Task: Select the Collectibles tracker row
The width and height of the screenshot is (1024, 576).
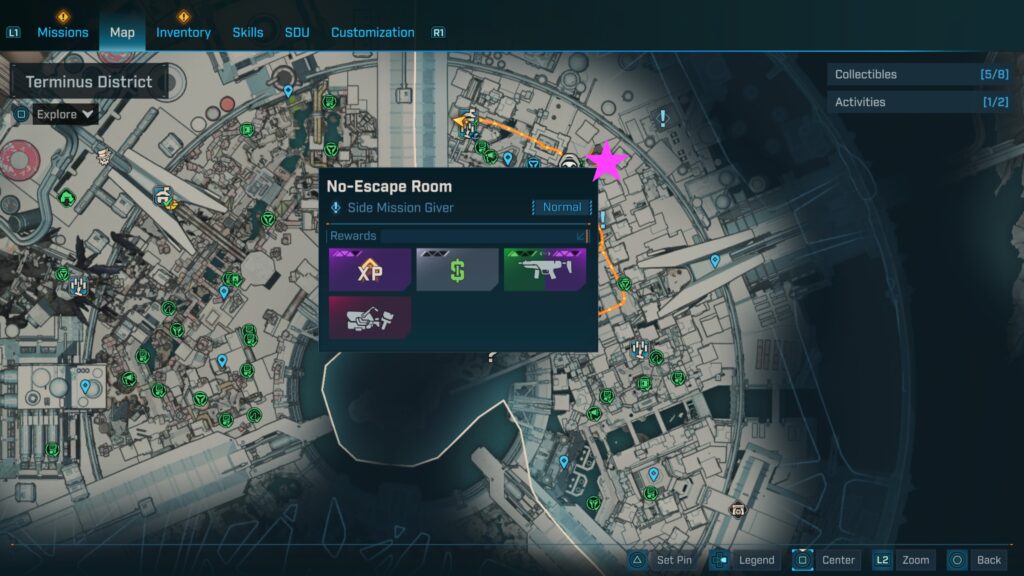Action: 920,74
